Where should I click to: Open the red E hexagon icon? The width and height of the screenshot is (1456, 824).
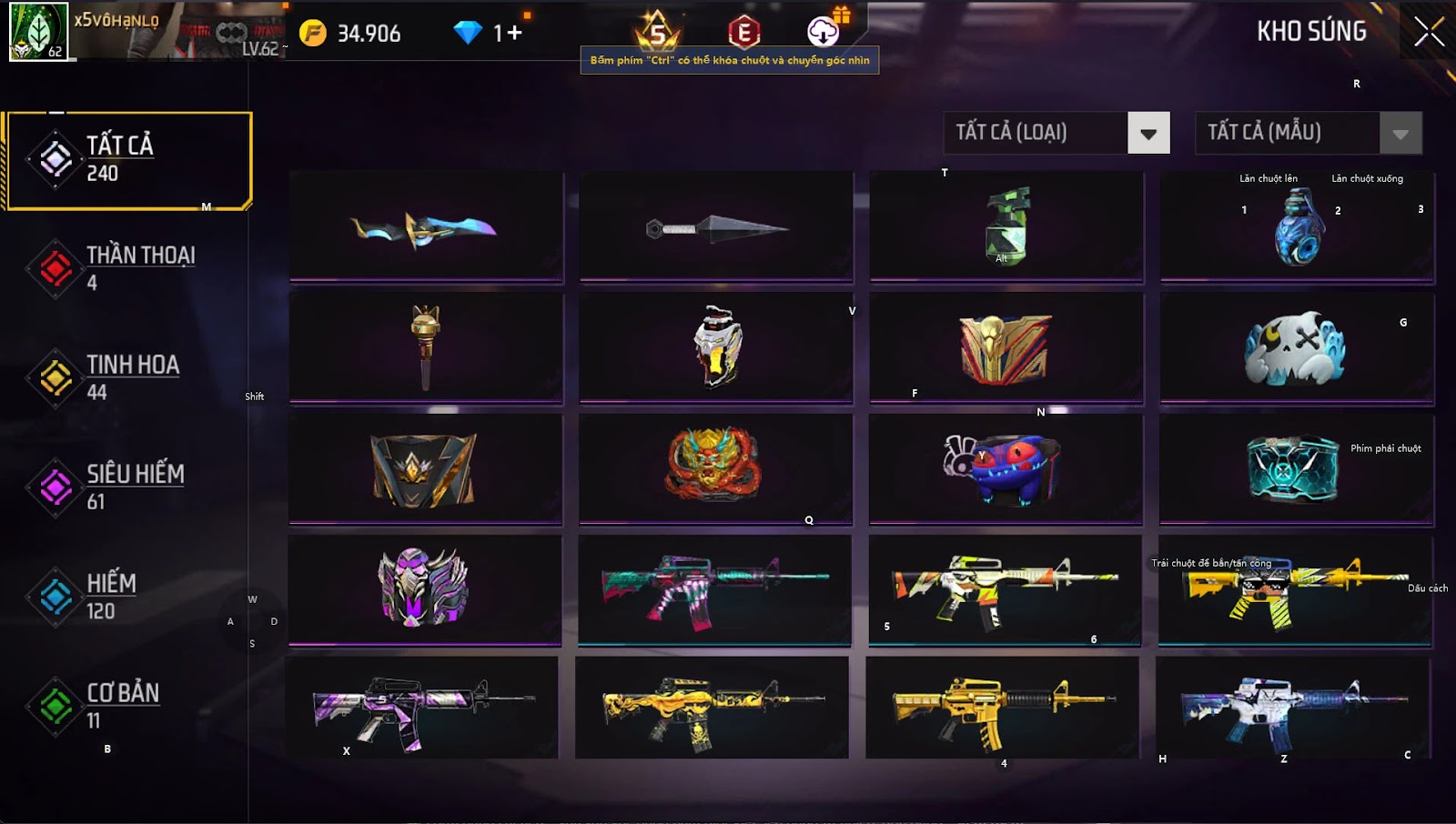(743, 33)
